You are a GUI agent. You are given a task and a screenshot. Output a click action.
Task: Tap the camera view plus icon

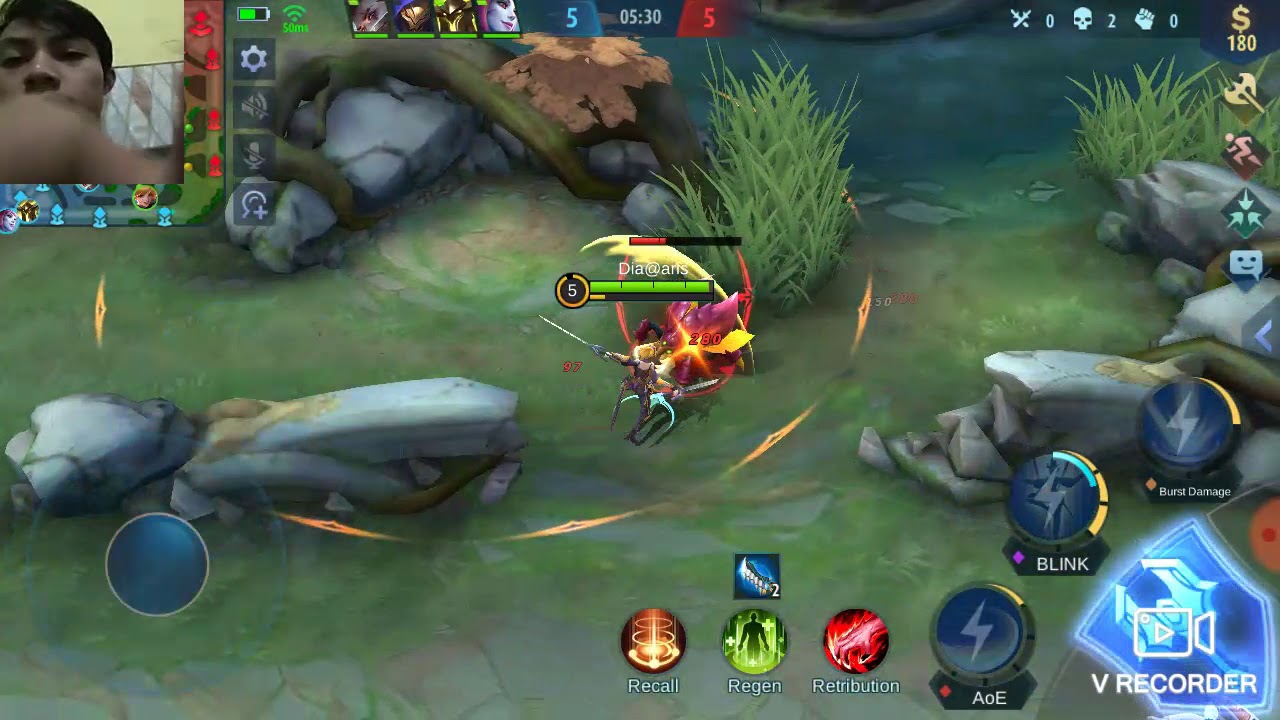pos(254,205)
